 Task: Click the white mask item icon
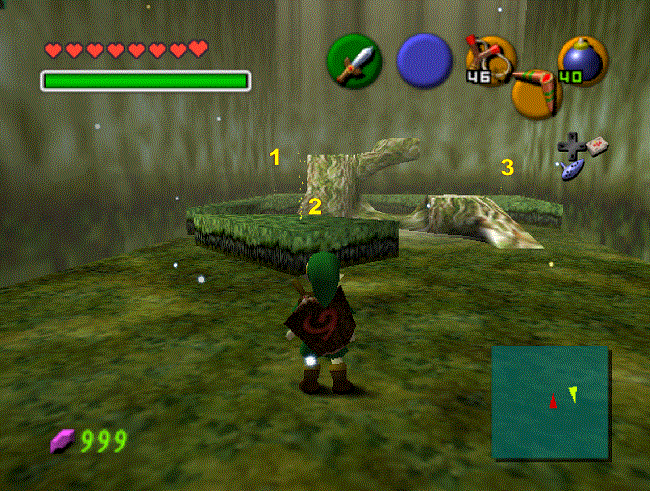597,146
